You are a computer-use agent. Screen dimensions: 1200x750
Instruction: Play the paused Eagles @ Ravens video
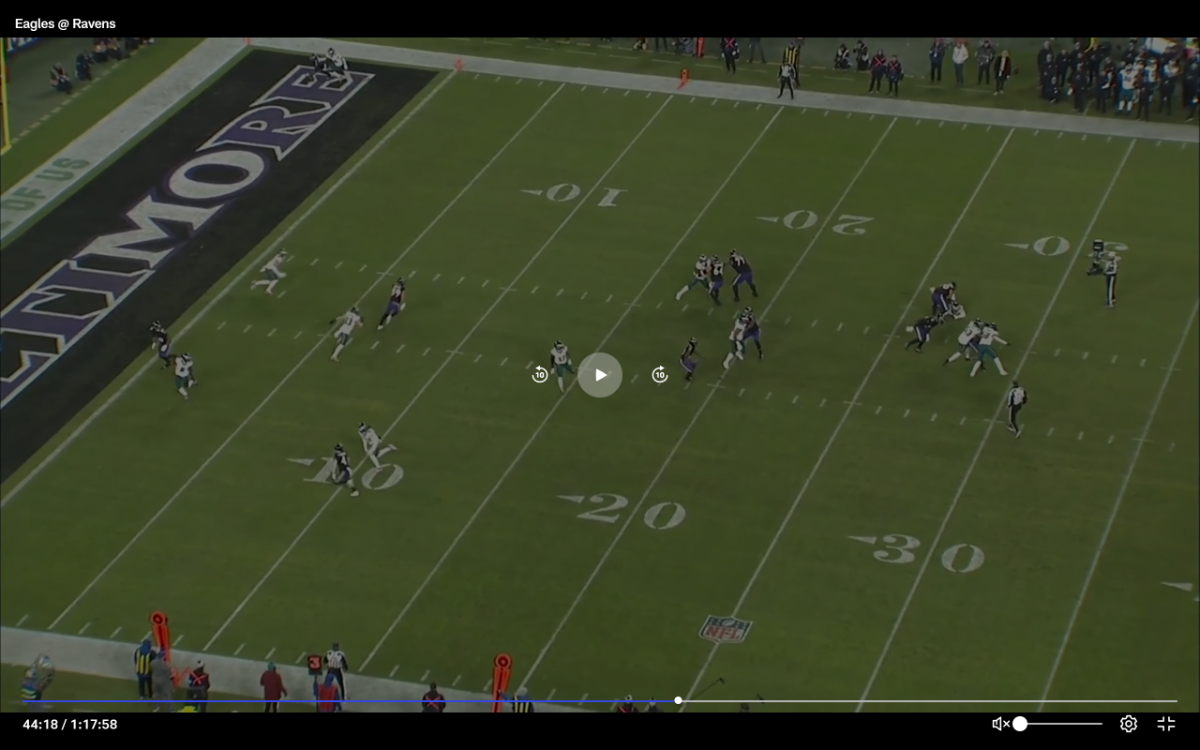click(x=600, y=375)
